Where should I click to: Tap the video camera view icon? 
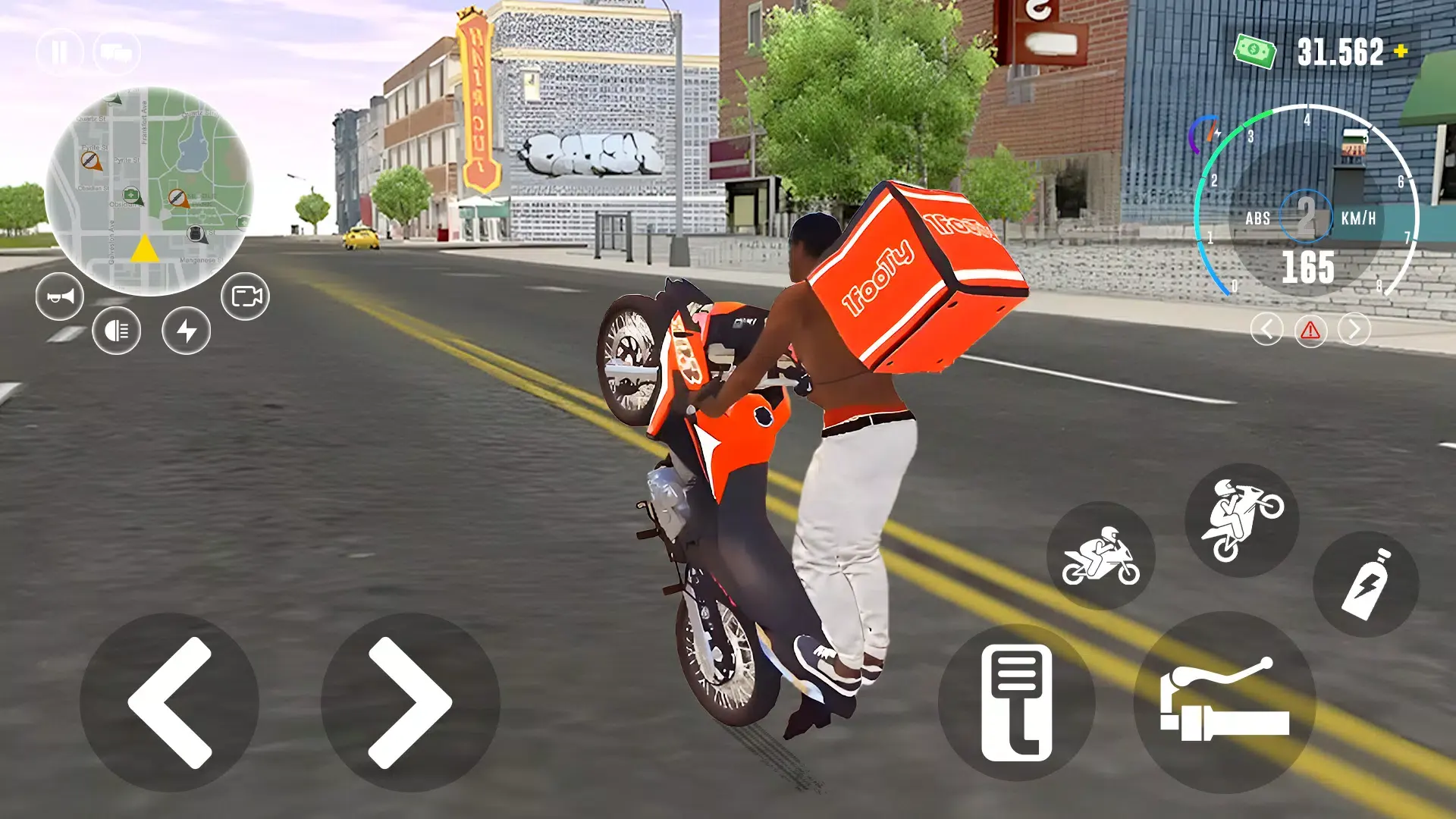click(244, 296)
